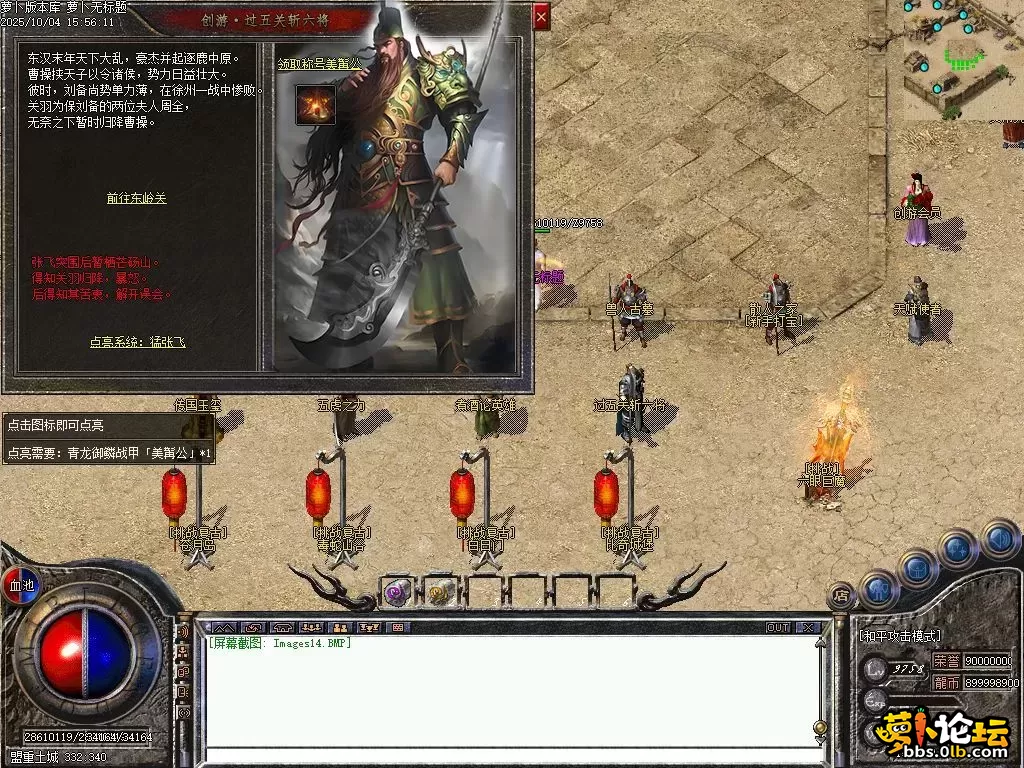Light up the fiery armor icon
1024x768 pixels.
pyautogui.click(x=315, y=105)
